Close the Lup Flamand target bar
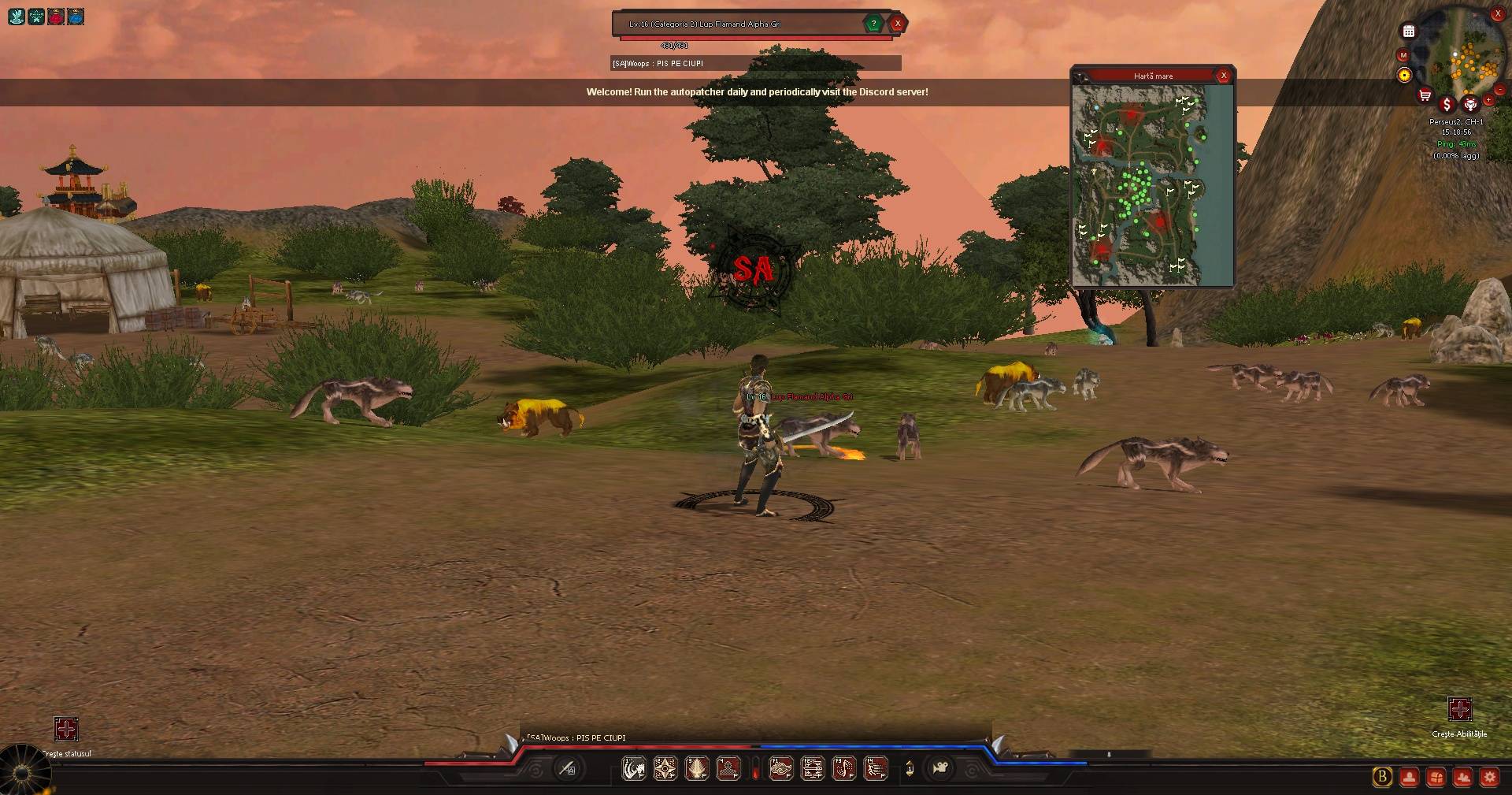This screenshot has height=795, width=1512. click(x=897, y=24)
